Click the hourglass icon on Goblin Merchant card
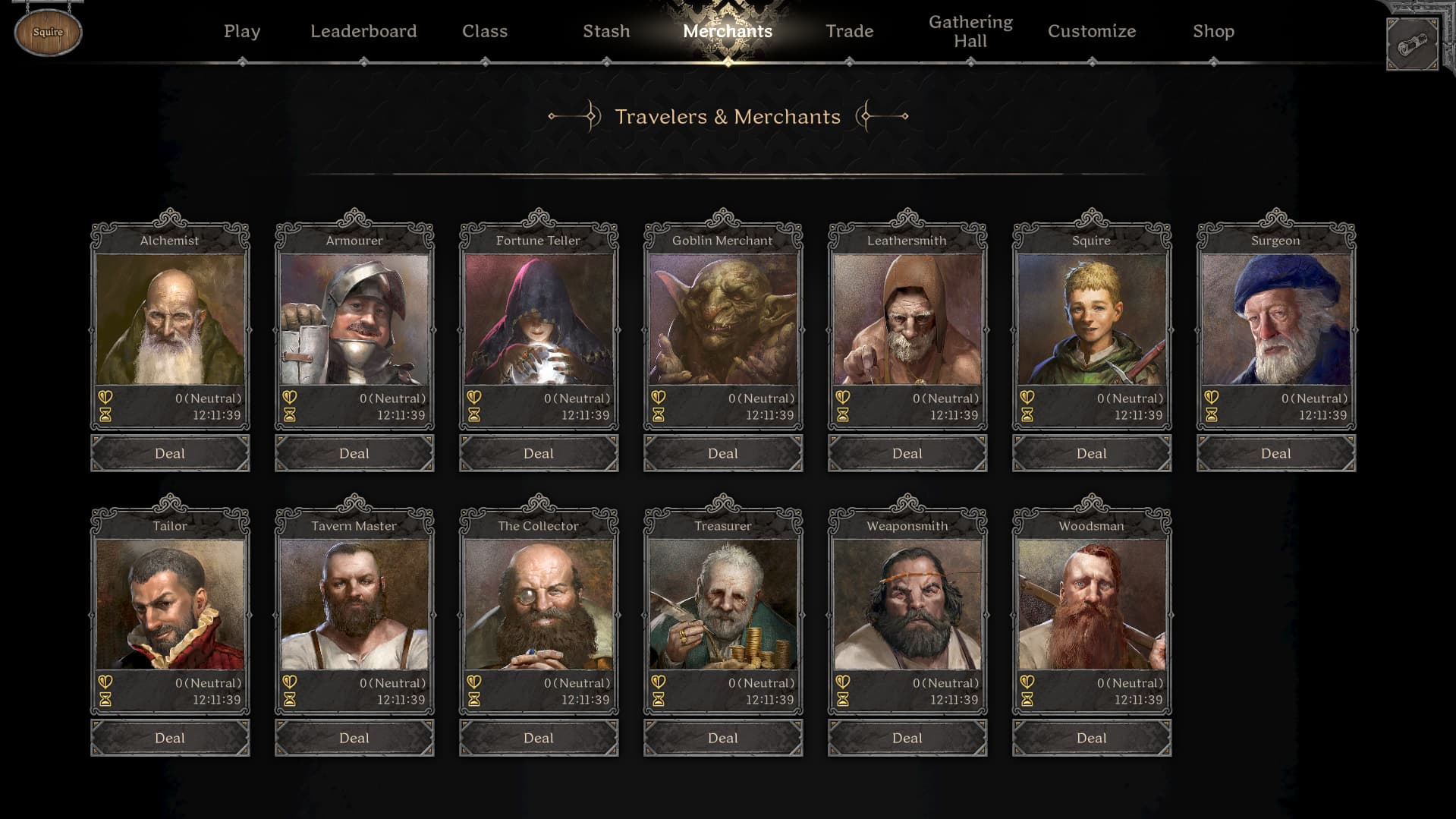The image size is (1456, 819). [x=659, y=415]
